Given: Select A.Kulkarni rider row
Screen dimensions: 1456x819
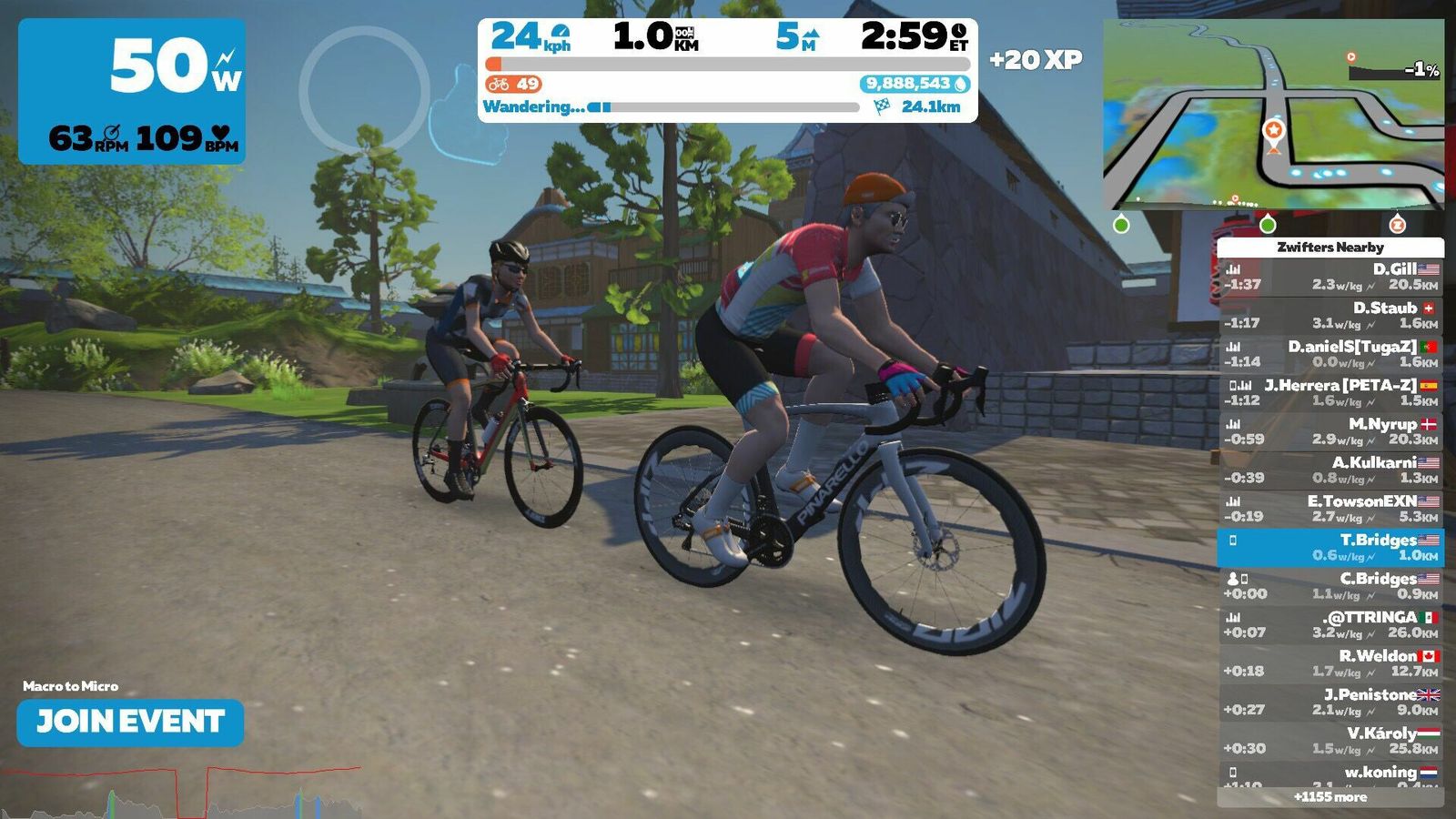Looking at the screenshot, I should [1330, 470].
